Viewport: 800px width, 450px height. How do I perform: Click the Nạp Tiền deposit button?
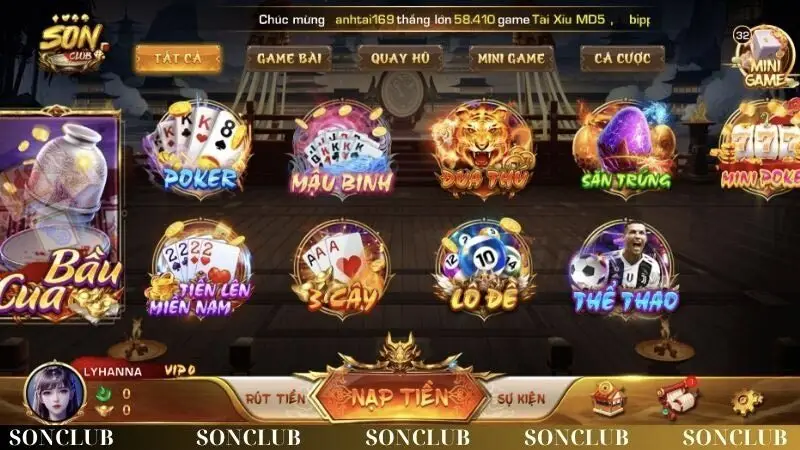(x=398, y=397)
